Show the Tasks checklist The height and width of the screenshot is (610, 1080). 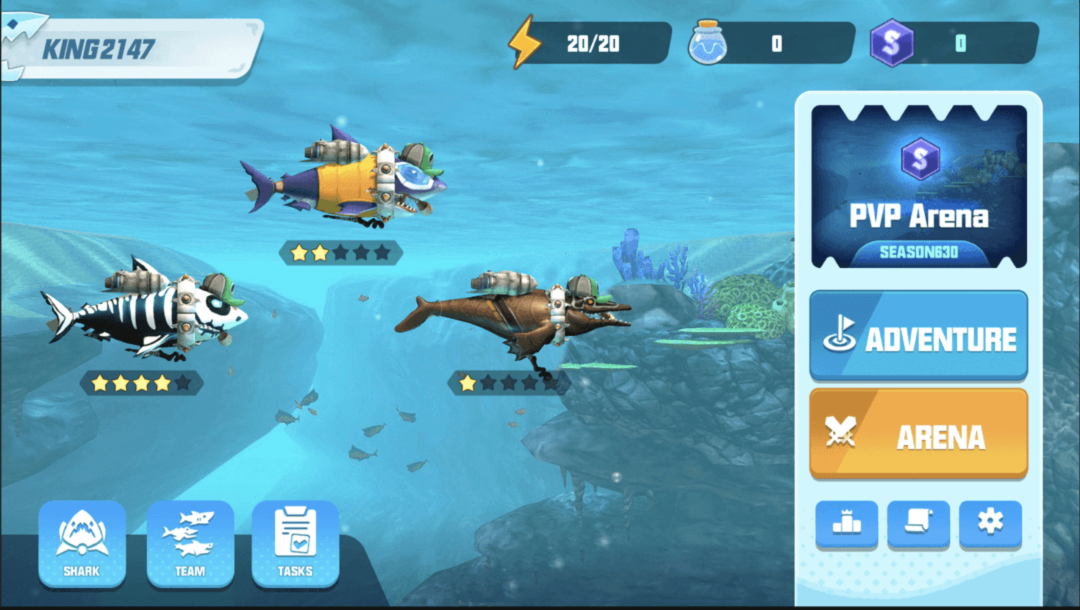click(x=295, y=543)
